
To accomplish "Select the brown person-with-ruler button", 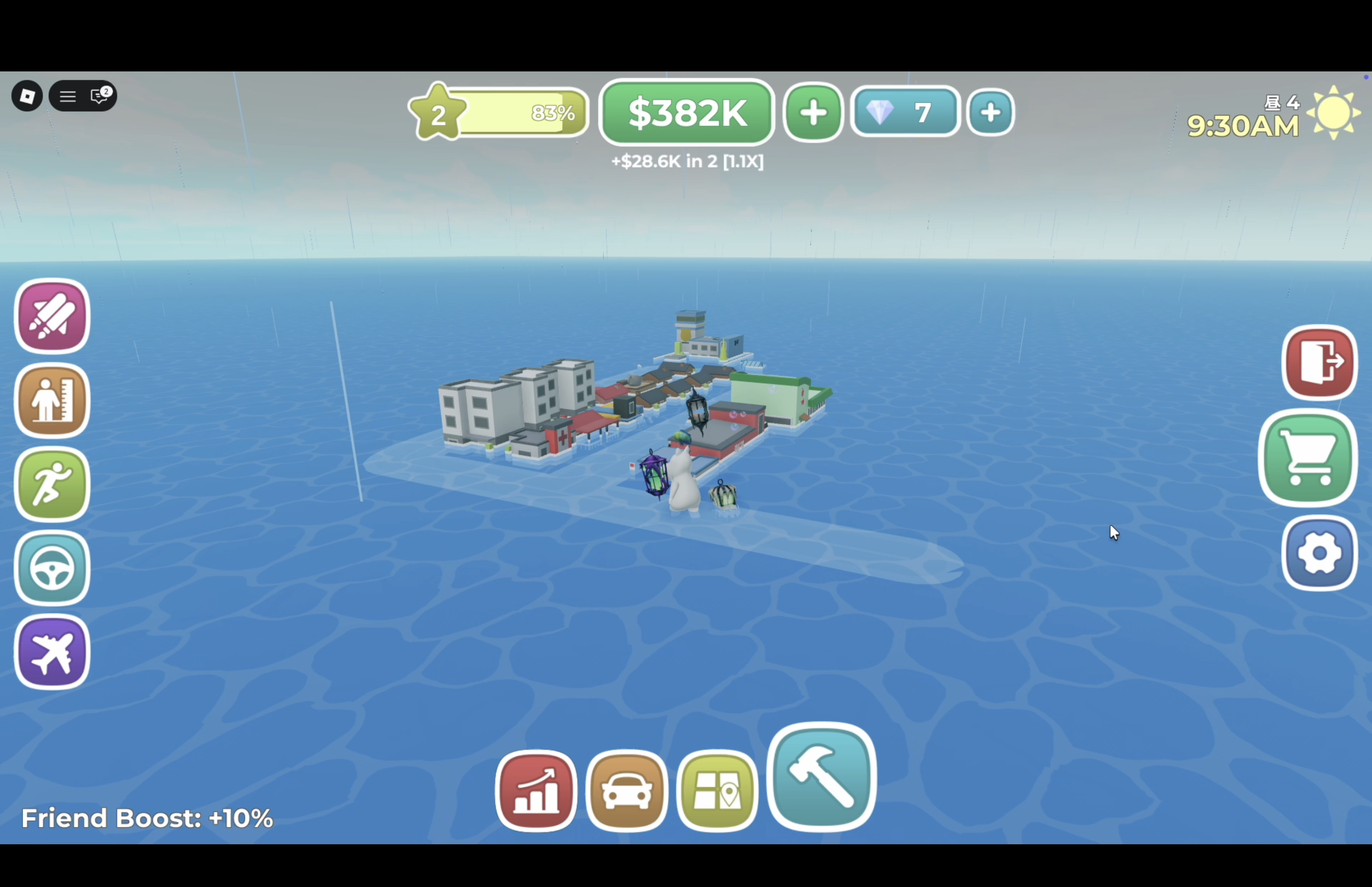I will [52, 400].
